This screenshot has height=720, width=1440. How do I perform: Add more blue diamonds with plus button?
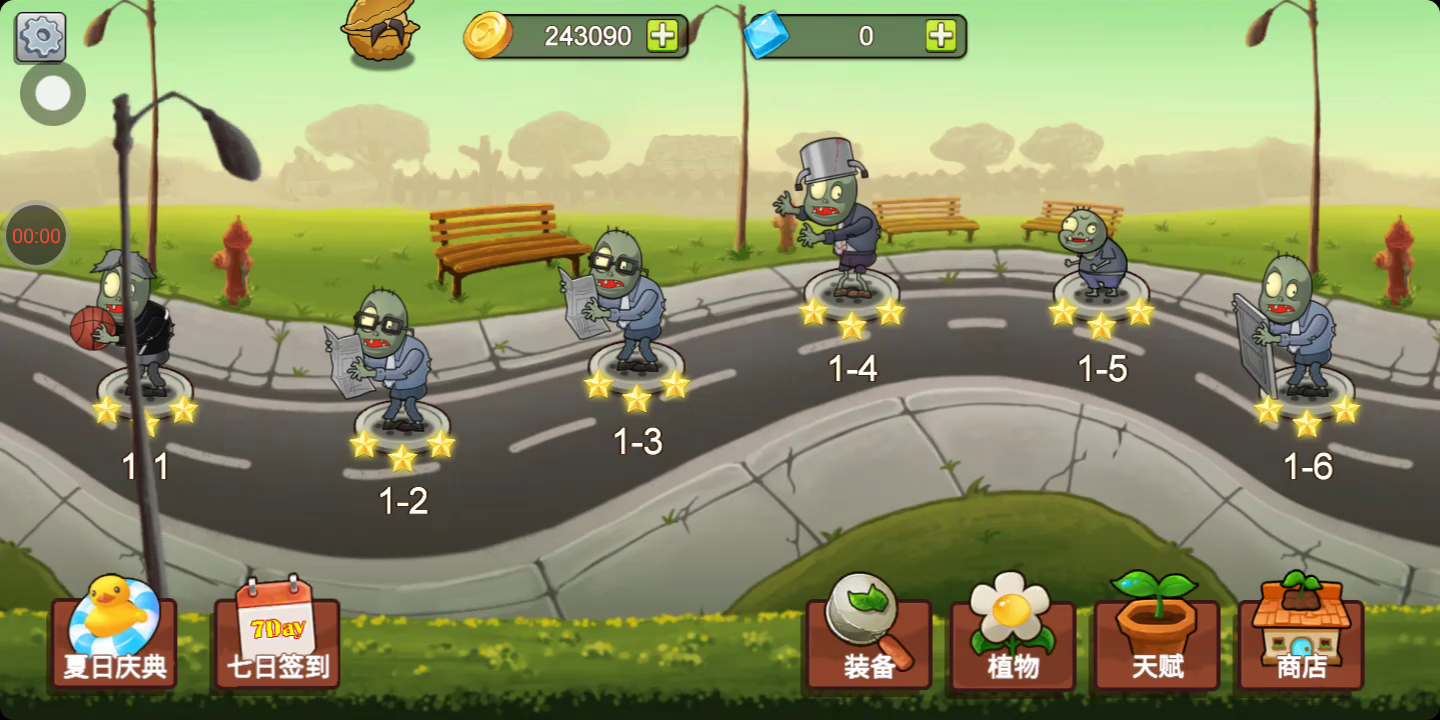940,36
